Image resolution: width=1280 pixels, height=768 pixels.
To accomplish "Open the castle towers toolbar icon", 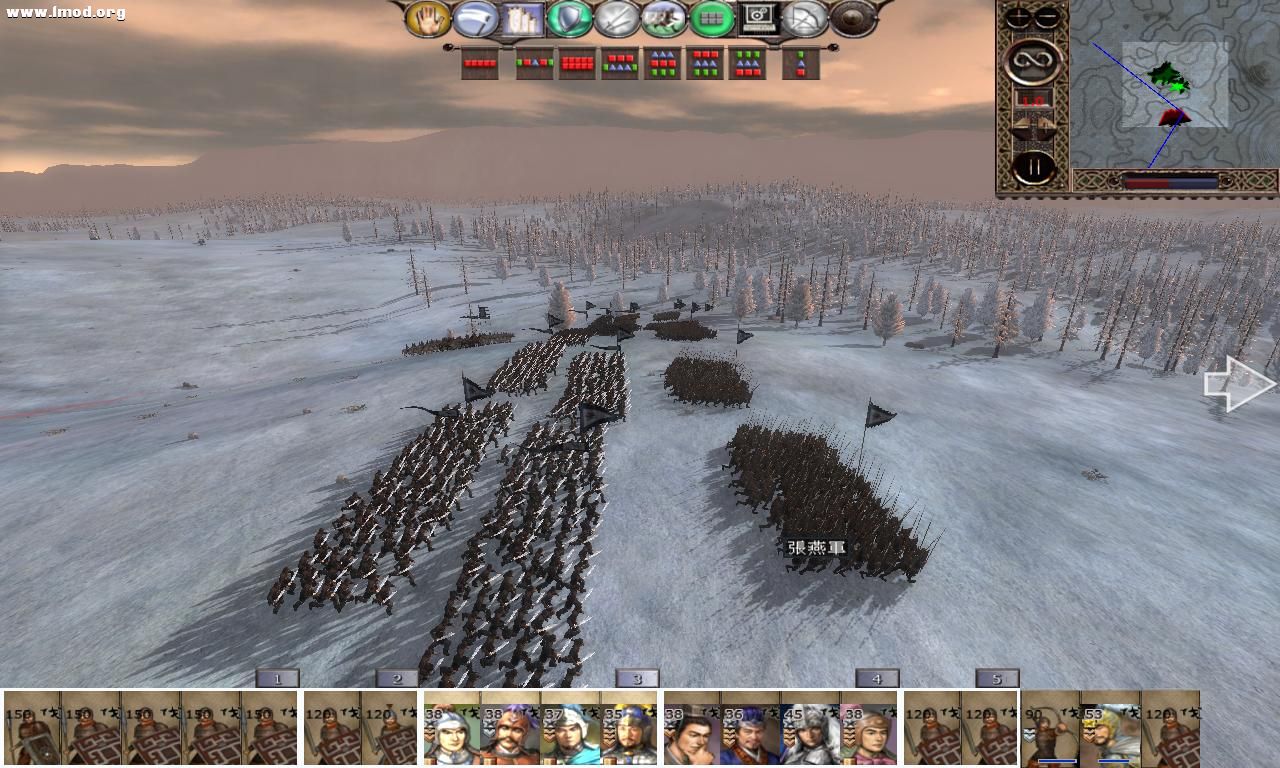I will coord(524,20).
